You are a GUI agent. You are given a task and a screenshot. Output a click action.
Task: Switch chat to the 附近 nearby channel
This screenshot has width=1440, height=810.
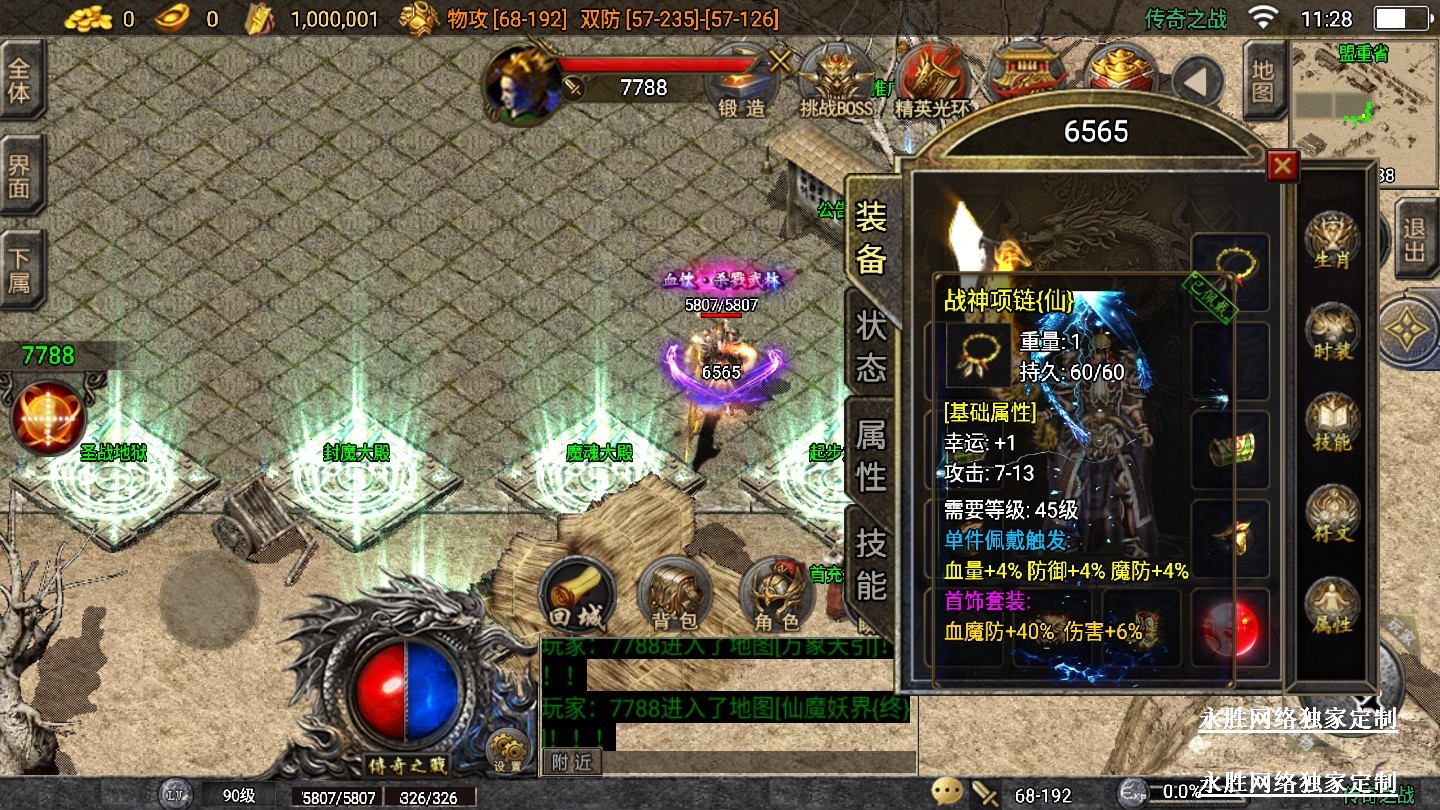(572, 762)
